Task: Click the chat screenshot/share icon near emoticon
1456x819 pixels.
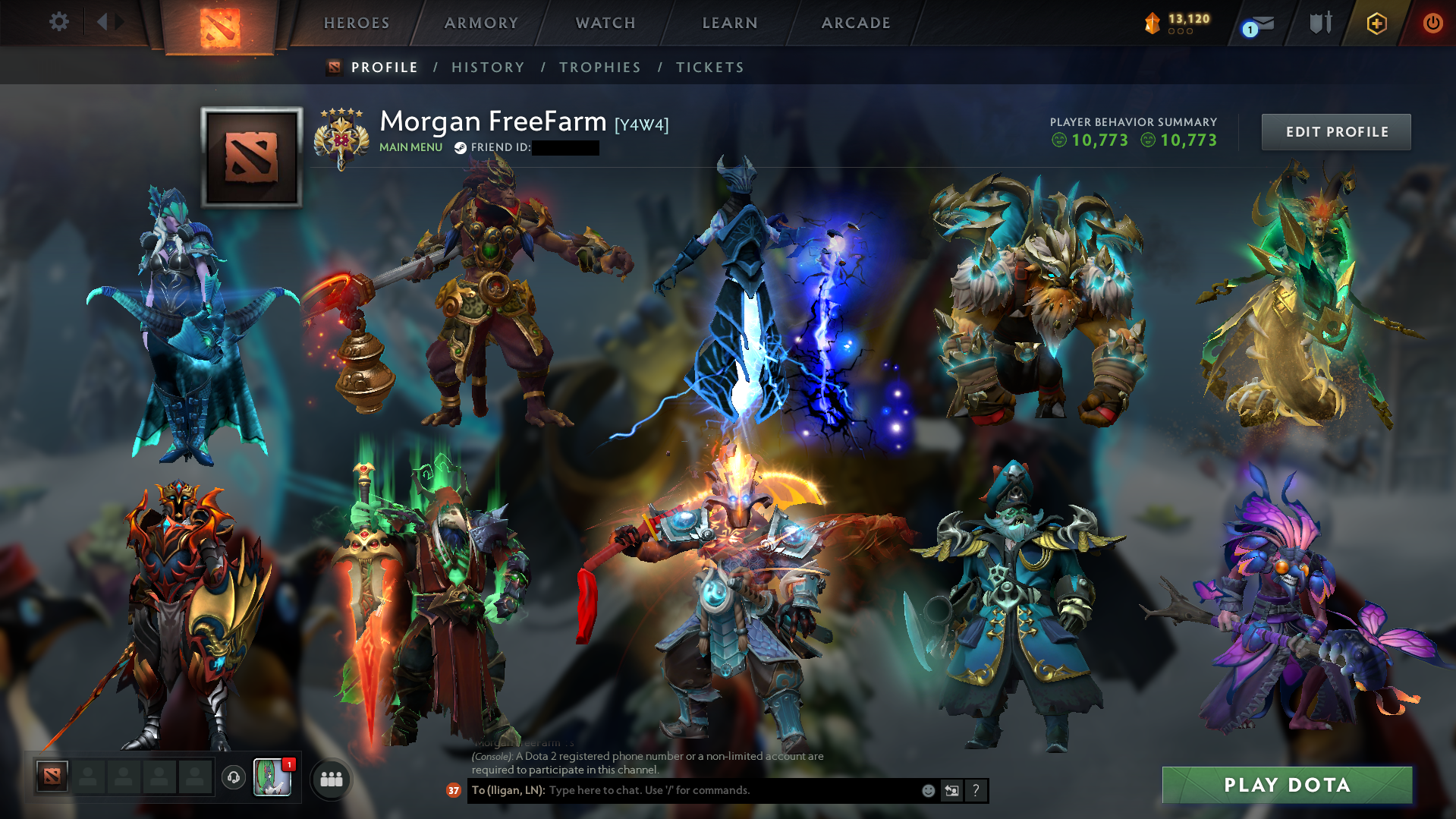Action: click(x=951, y=790)
